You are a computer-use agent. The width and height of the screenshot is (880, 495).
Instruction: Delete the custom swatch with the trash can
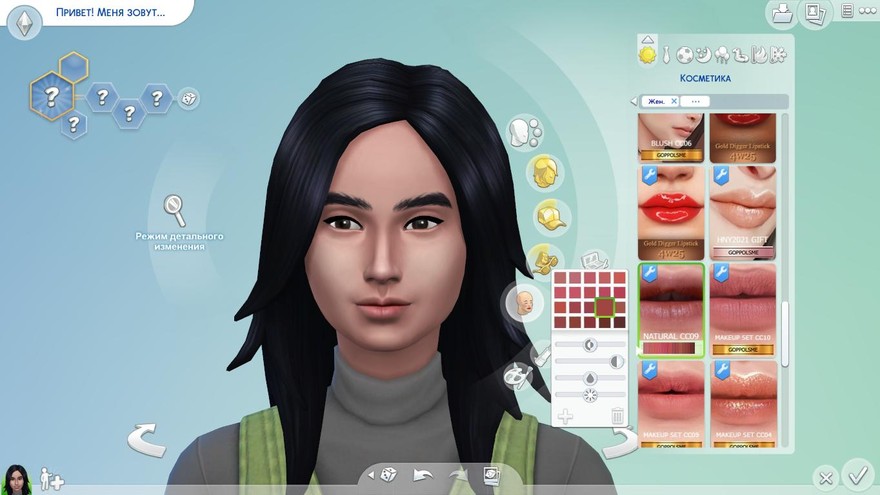click(x=618, y=416)
